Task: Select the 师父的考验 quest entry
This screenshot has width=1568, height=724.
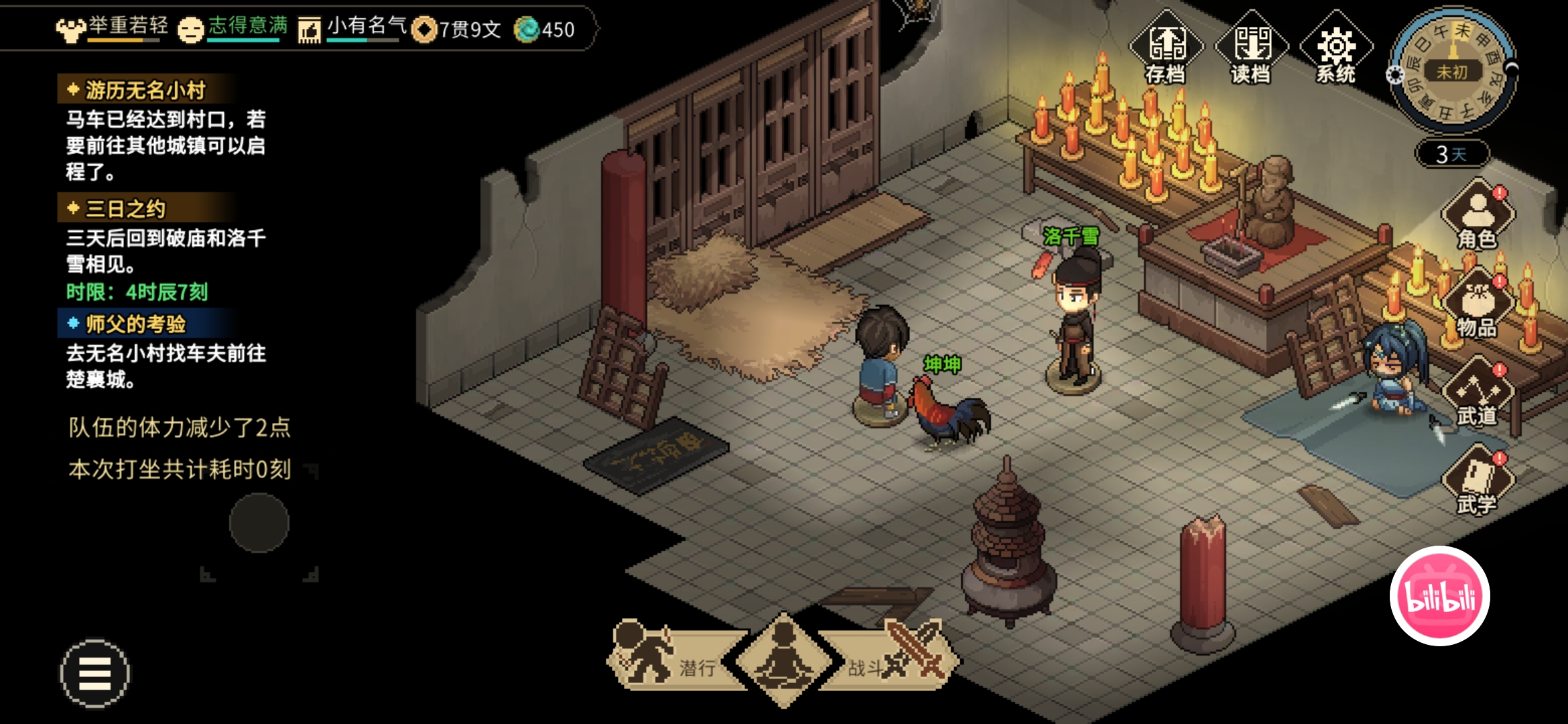Action: click(x=135, y=324)
